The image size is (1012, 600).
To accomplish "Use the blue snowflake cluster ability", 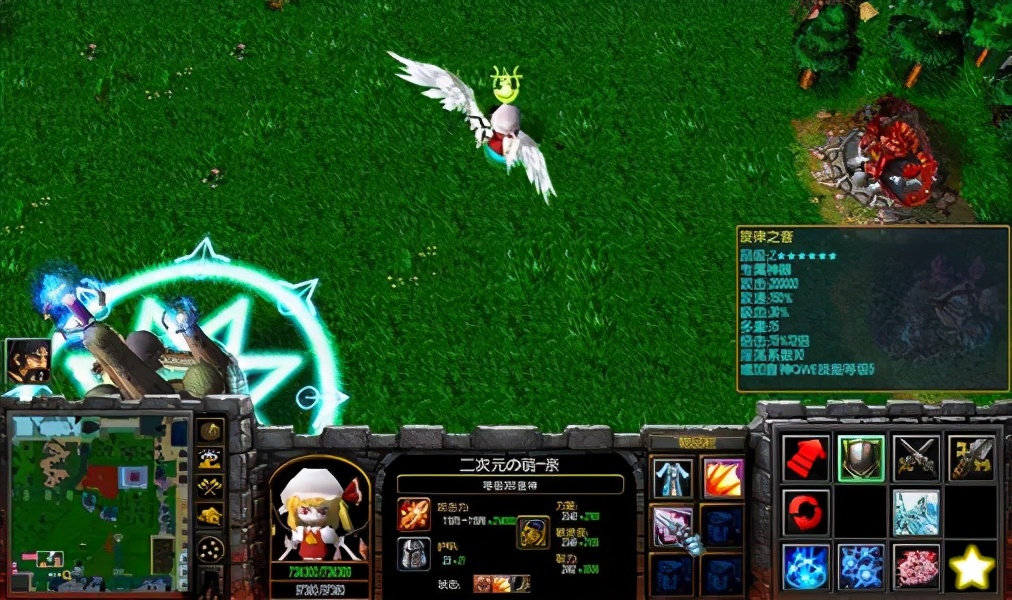I will 861,566.
